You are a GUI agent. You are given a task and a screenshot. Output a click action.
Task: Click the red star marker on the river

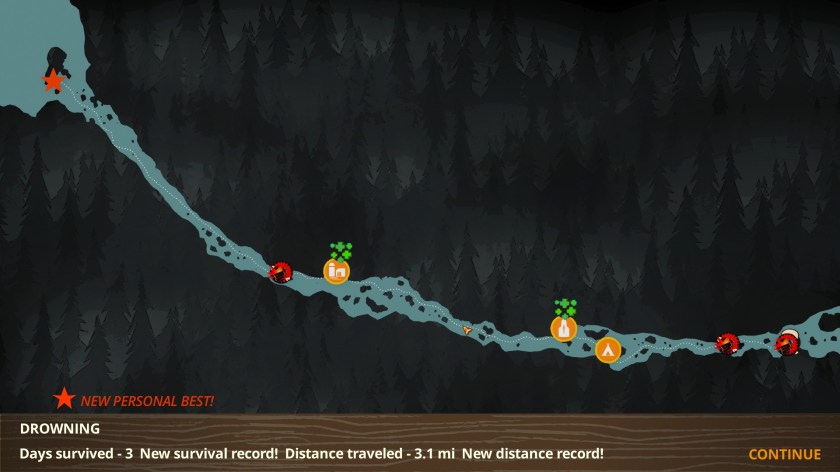coord(53,80)
